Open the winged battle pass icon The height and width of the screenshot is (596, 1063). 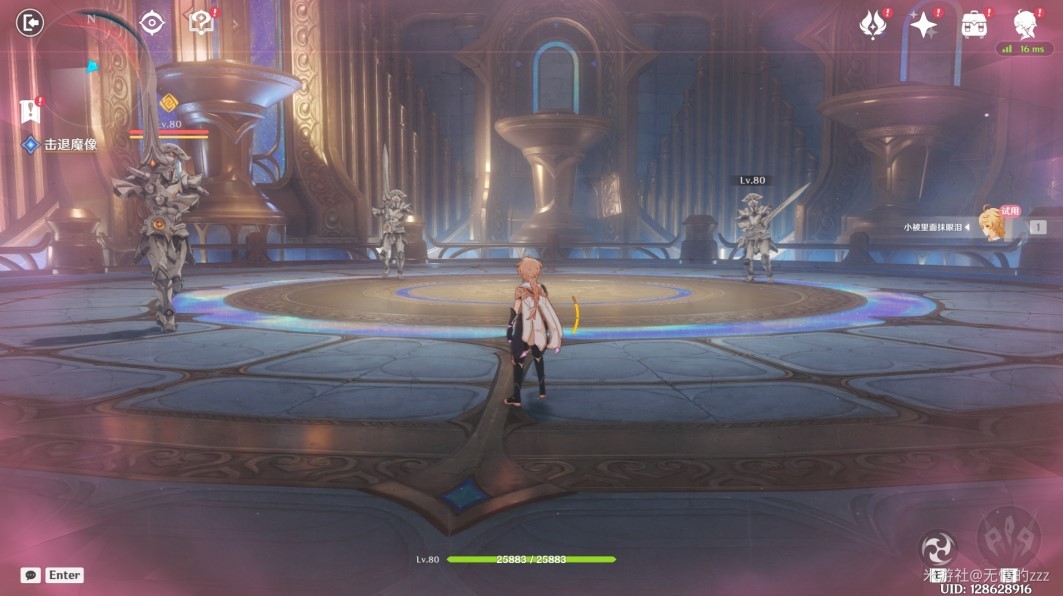(x=873, y=25)
